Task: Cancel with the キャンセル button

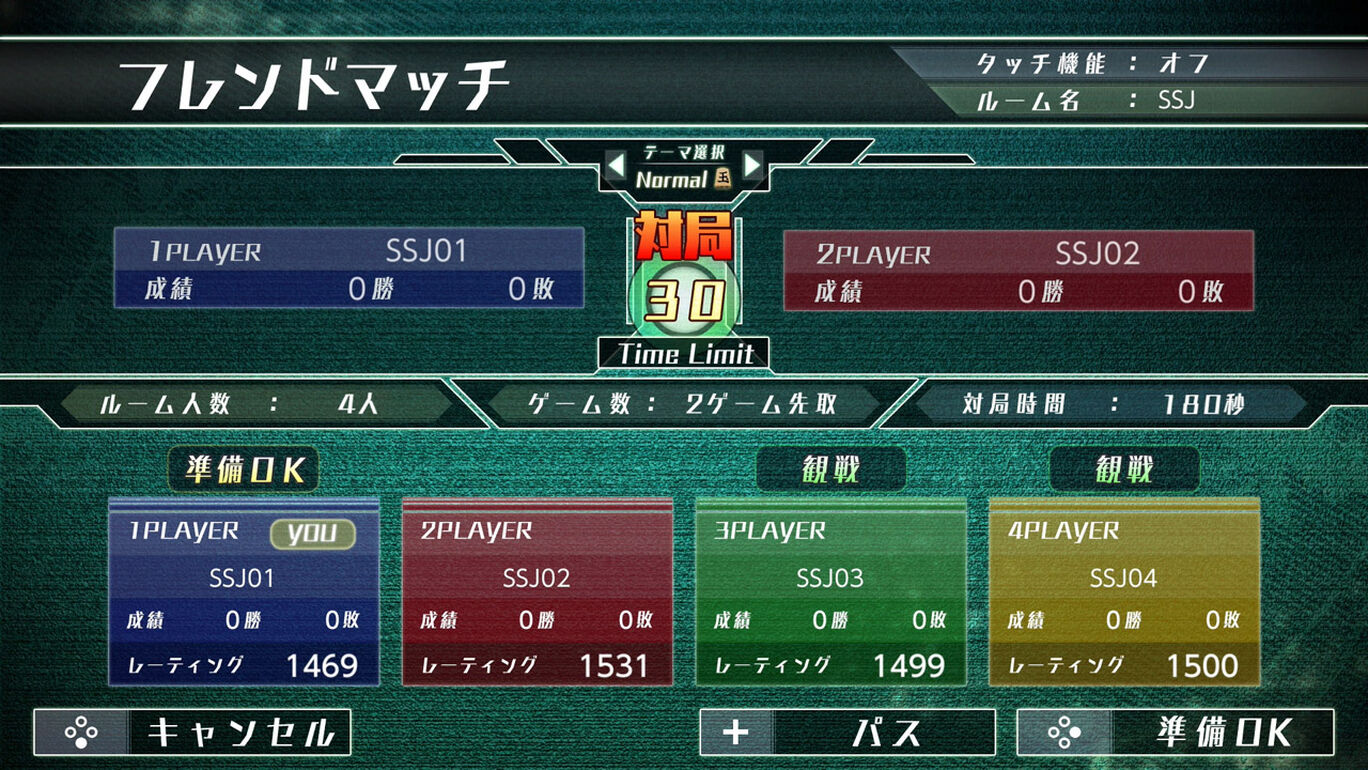Action: pyautogui.click(x=192, y=732)
